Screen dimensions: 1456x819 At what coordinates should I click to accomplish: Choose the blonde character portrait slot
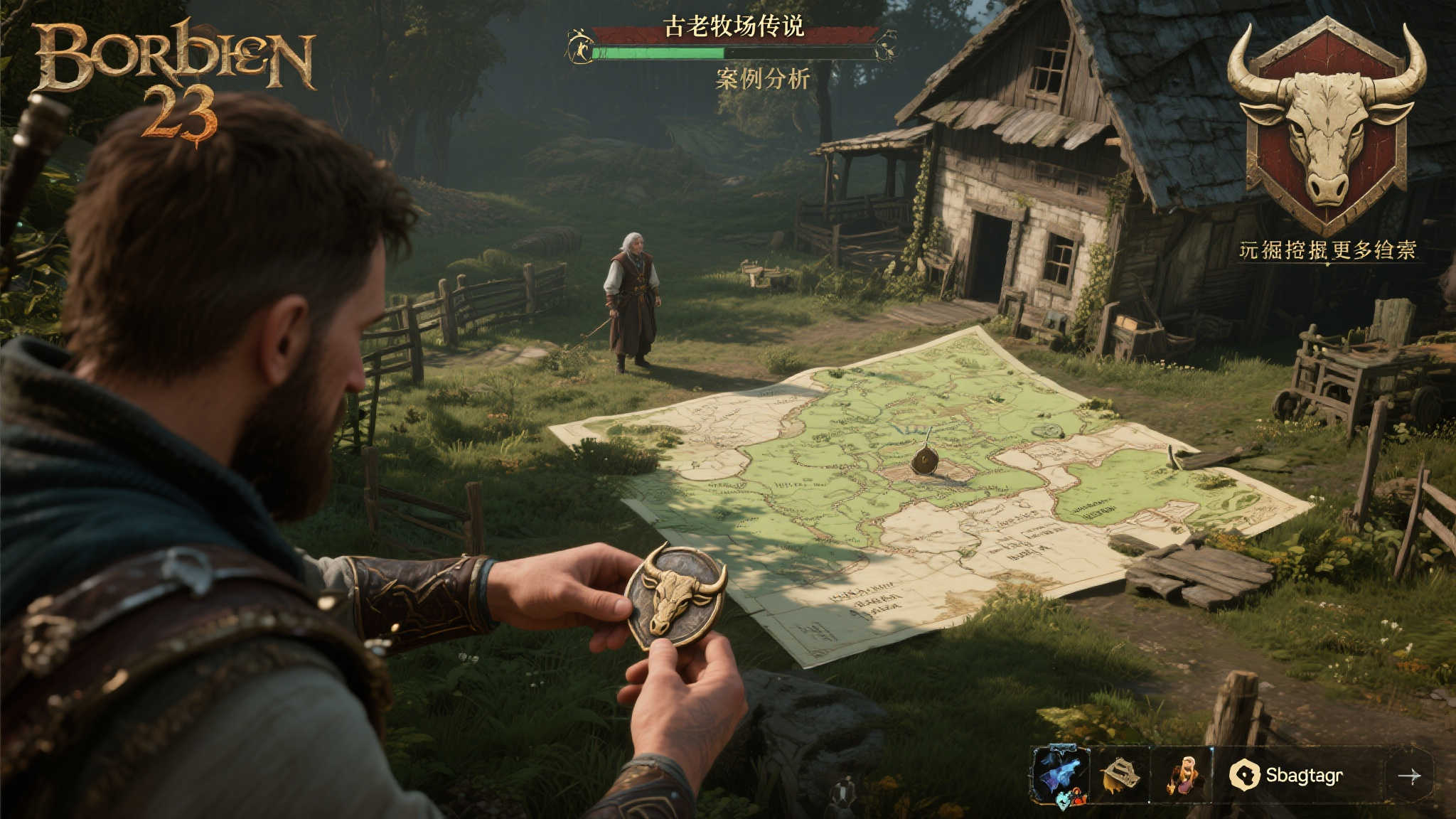[x=1183, y=775]
